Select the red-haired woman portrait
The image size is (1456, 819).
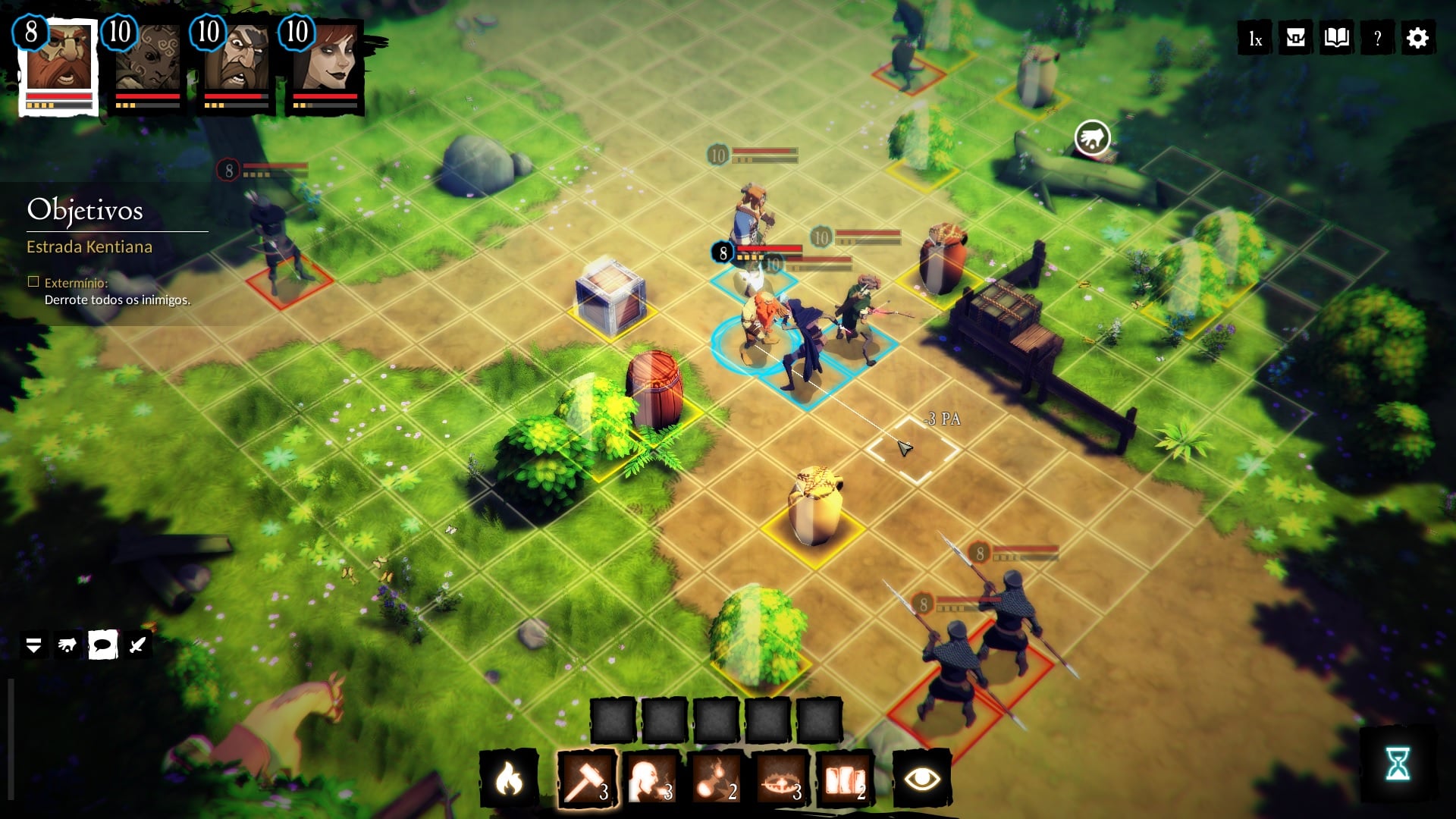326,64
